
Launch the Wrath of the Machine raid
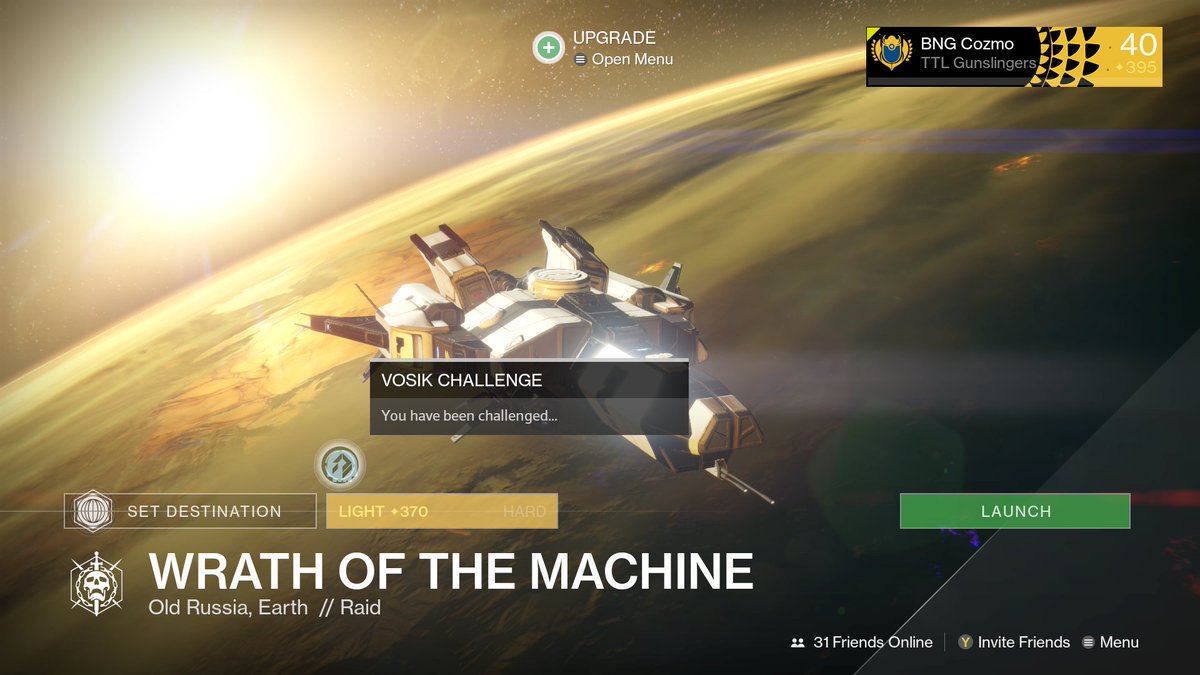tap(1015, 511)
